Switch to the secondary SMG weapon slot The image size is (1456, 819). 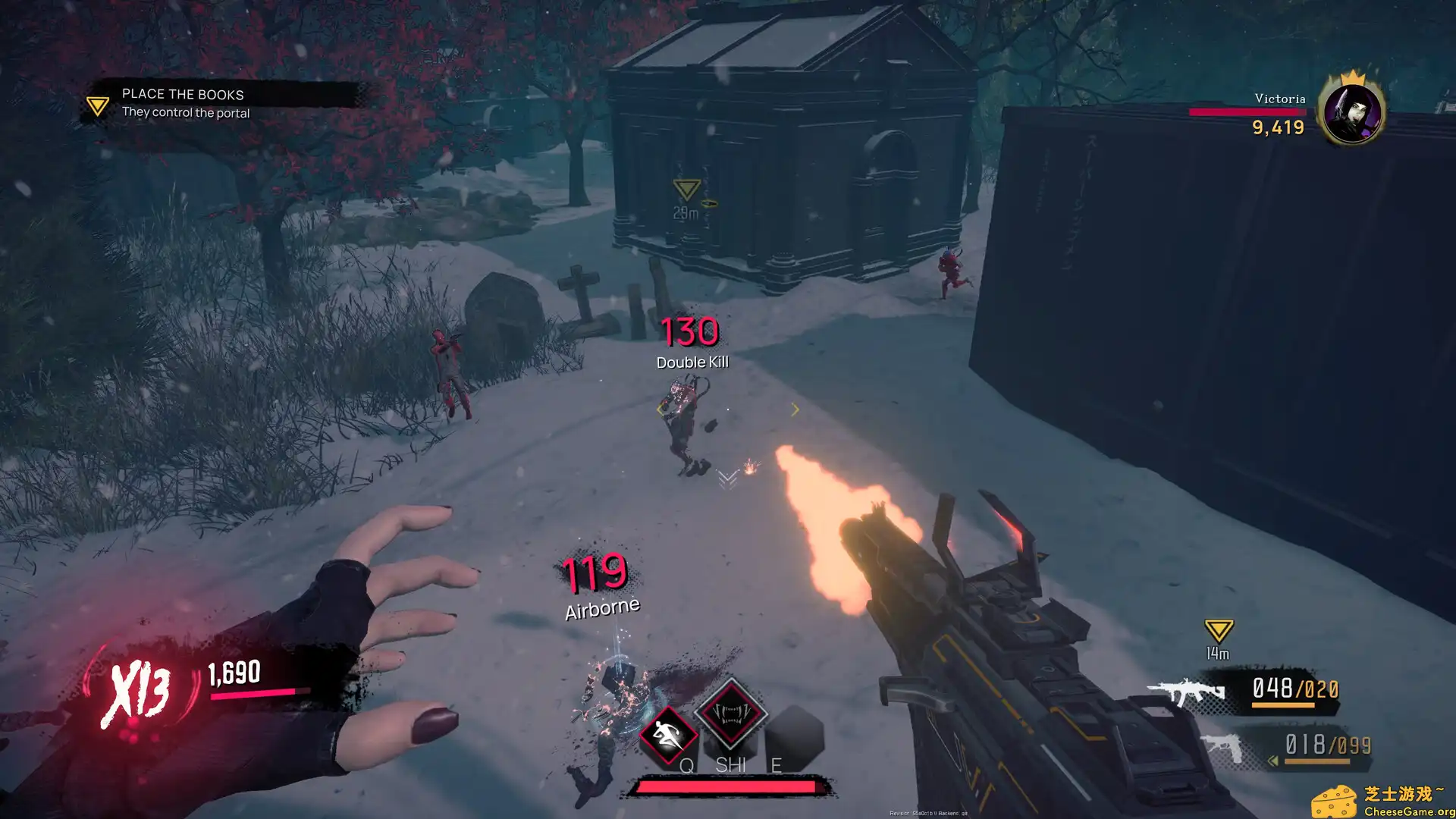(x=1222, y=747)
